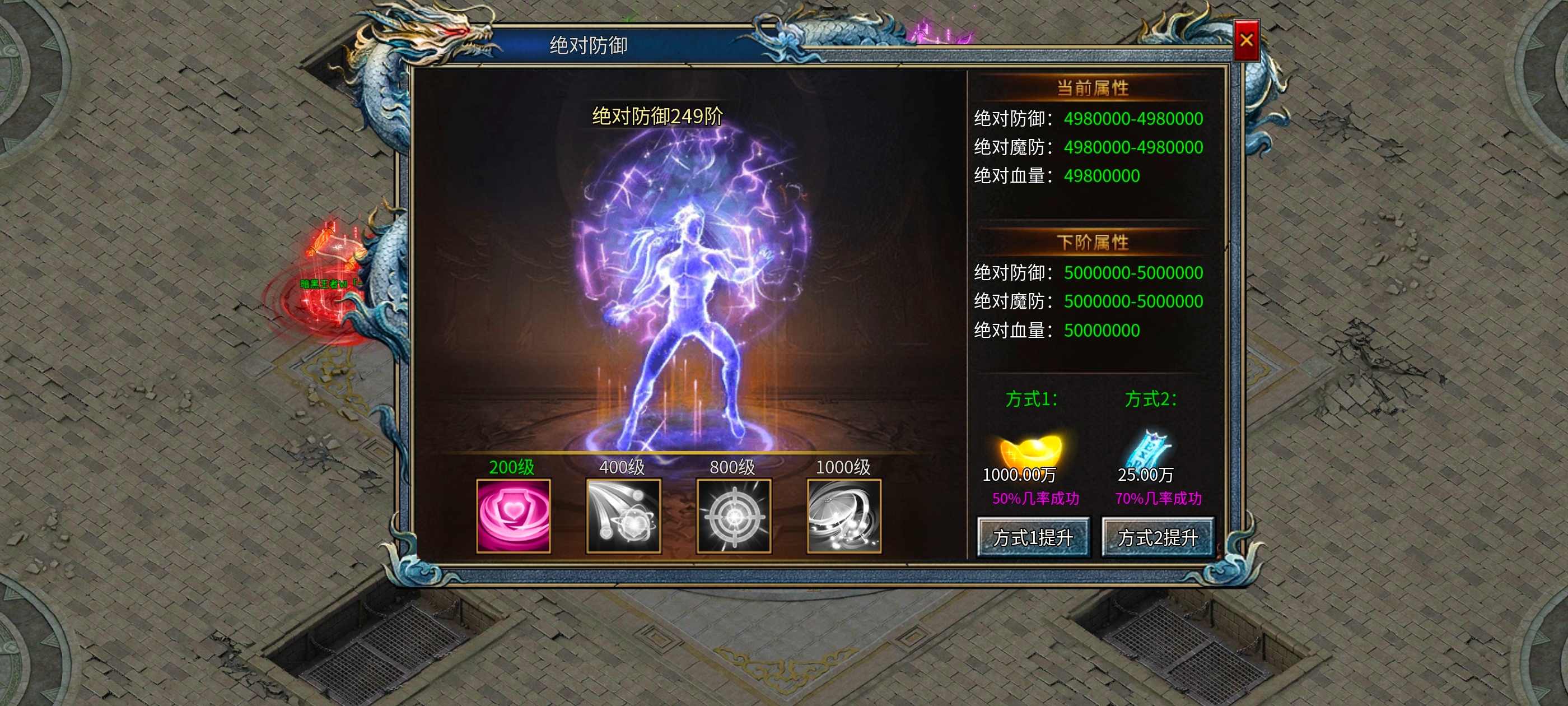Click the 下阶属性 panel header
The width and height of the screenshot is (1568, 706).
tap(1094, 241)
